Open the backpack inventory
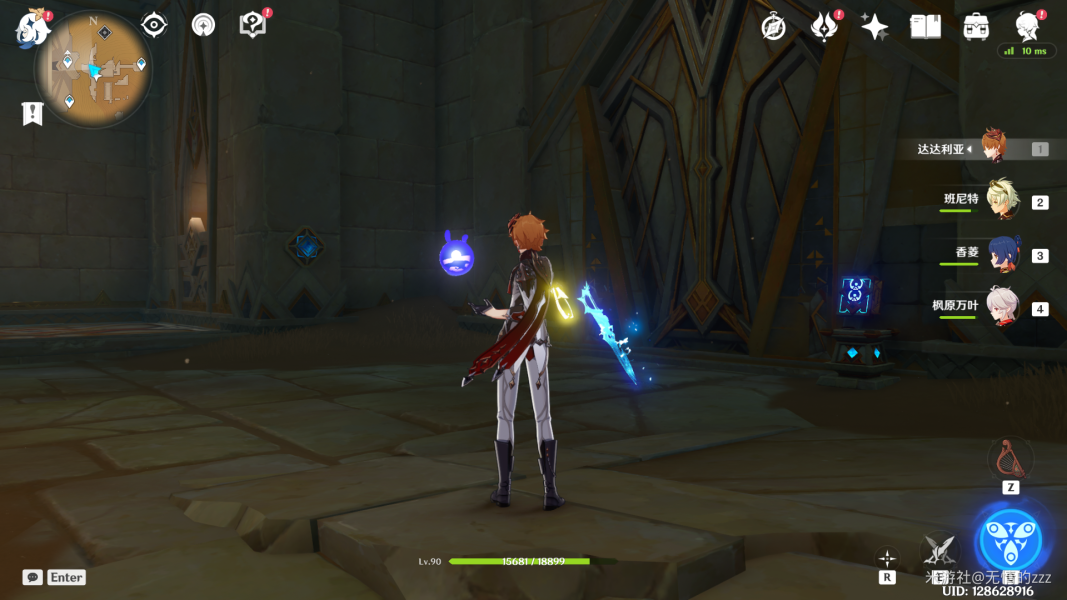The image size is (1067, 600). pos(976,27)
